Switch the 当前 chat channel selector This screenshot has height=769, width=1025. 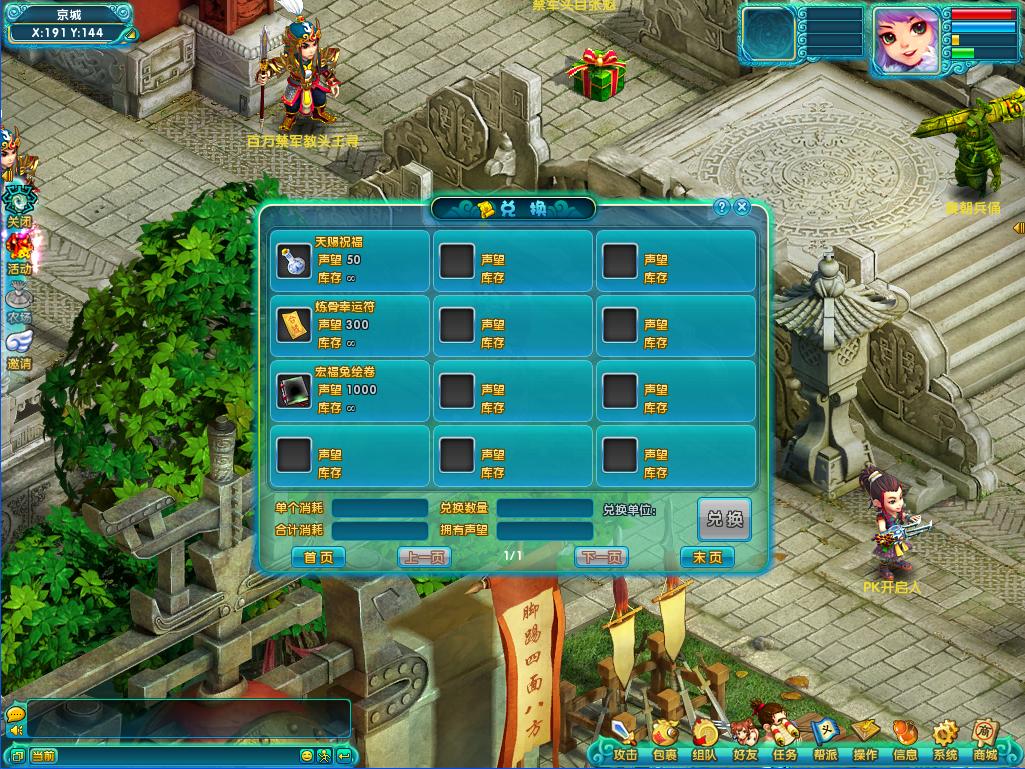click(x=44, y=756)
